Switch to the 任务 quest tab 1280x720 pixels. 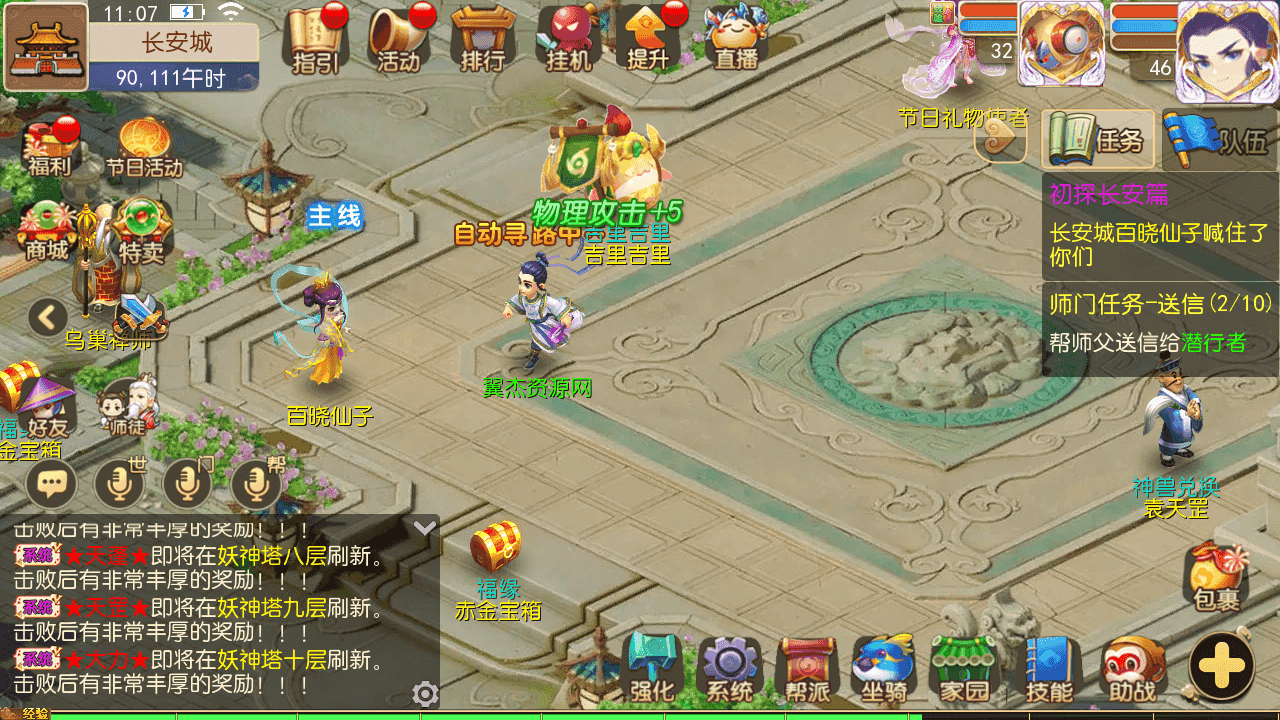1100,140
